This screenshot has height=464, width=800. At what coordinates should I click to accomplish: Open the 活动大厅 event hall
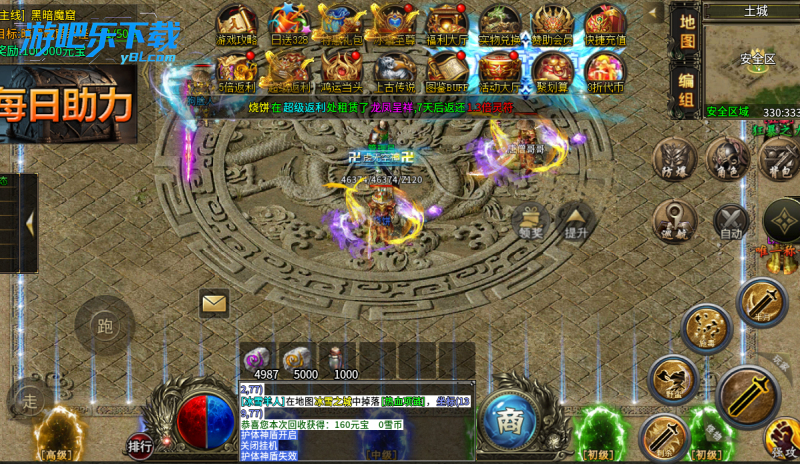(x=499, y=70)
